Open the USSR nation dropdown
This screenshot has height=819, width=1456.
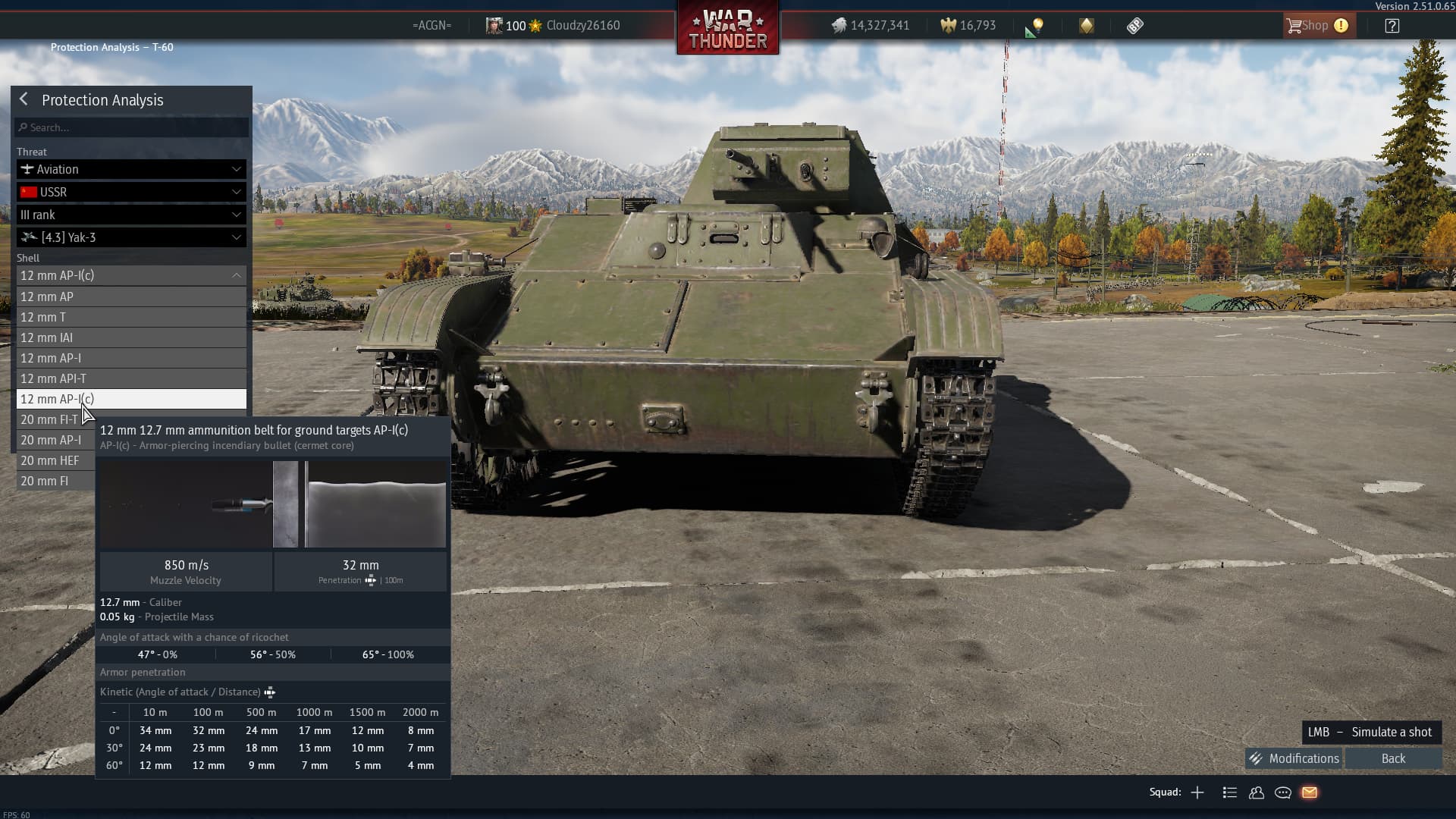click(x=131, y=192)
